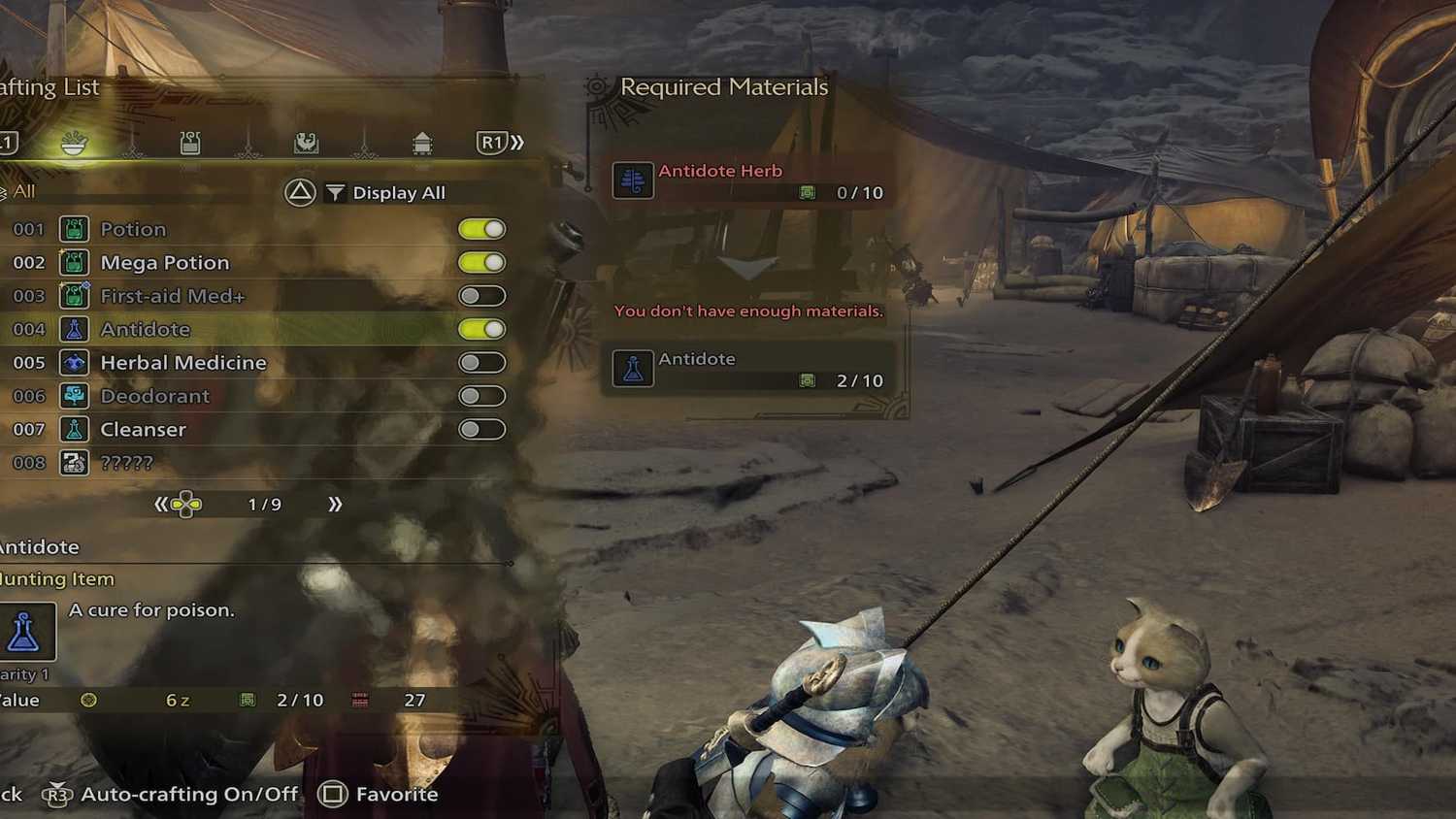Select the trap tools crafting category icon
This screenshot has height=819, width=1456.
309,142
